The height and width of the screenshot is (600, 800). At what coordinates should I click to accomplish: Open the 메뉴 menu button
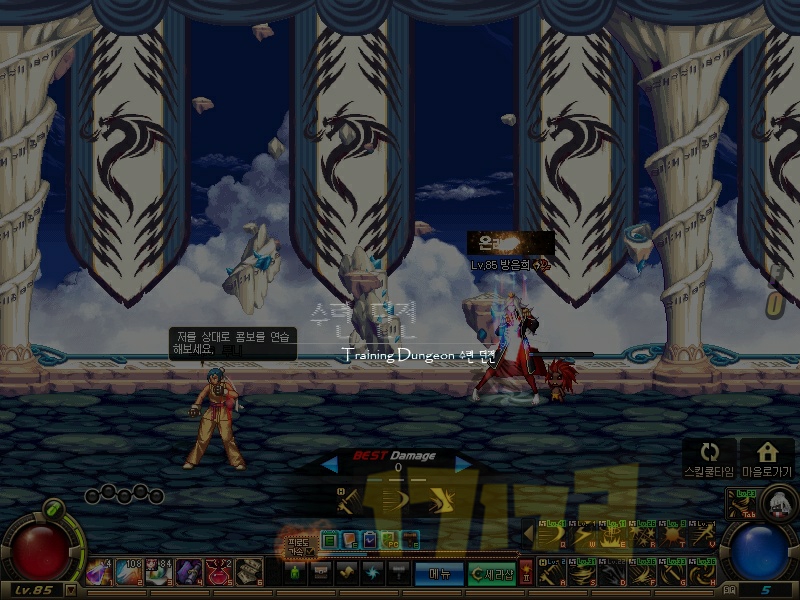click(439, 573)
